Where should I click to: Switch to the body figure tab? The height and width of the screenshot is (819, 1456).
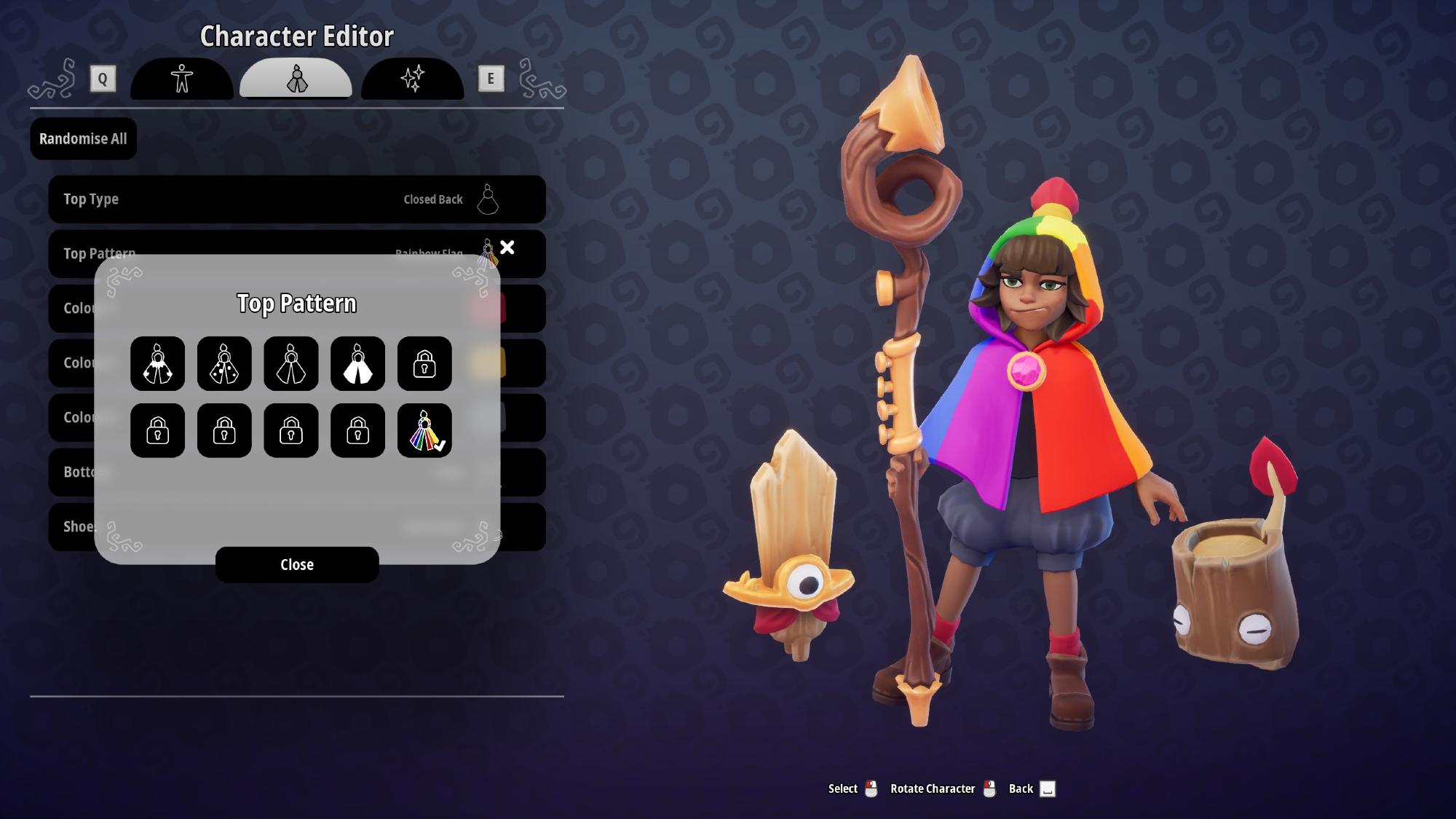click(182, 79)
